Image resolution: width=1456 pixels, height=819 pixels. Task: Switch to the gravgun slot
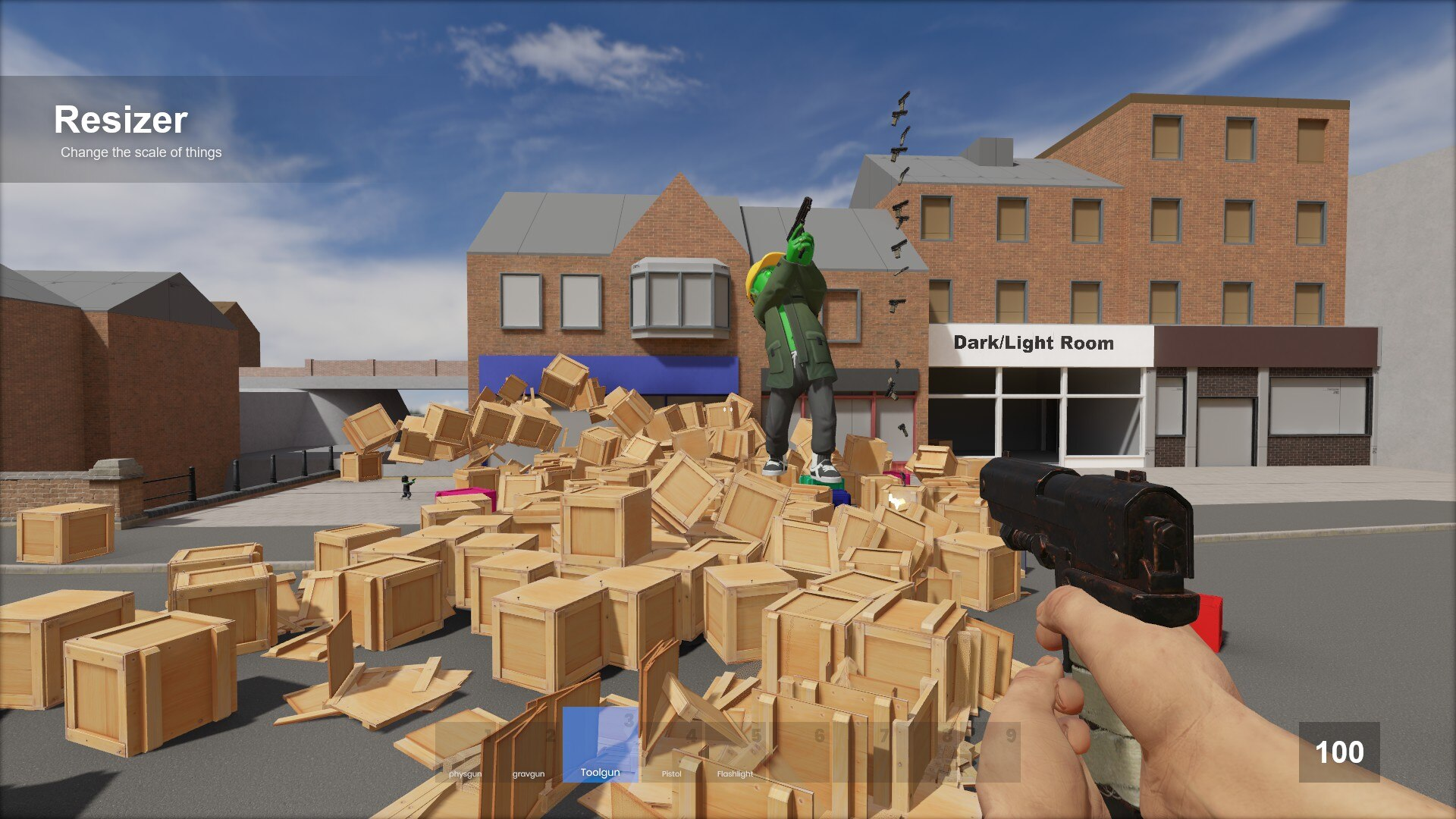[529, 752]
